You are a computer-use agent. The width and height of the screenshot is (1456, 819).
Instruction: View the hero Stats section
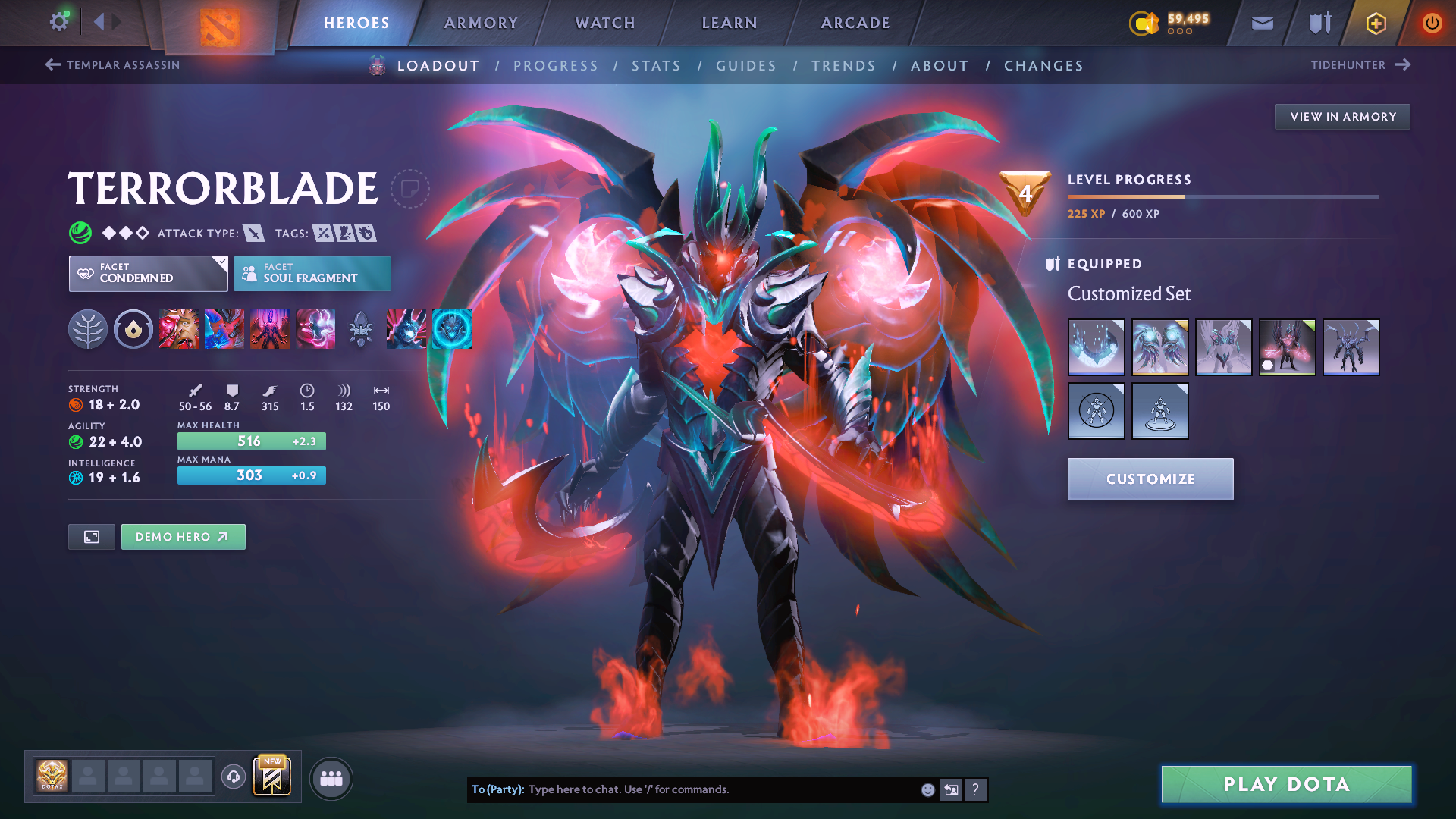click(657, 66)
